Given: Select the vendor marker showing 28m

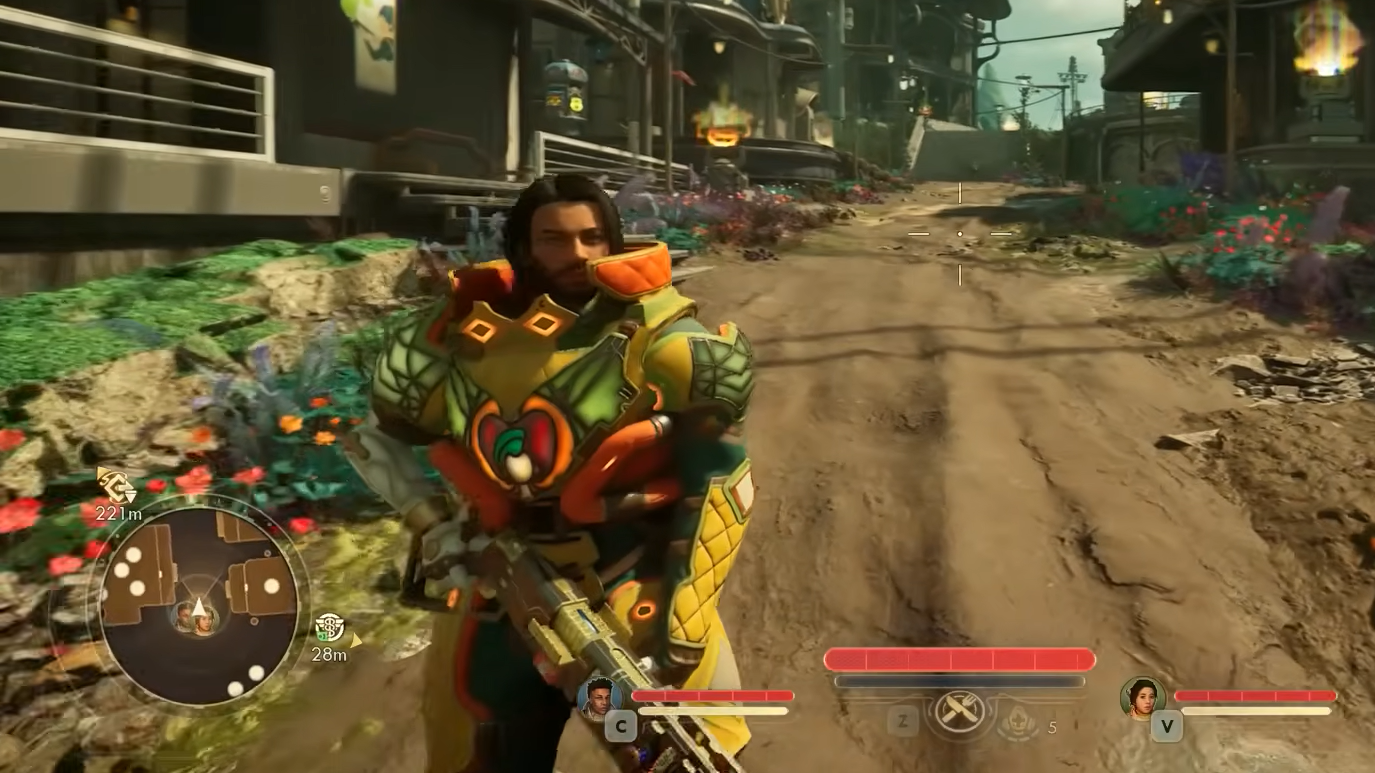Looking at the screenshot, I should pyautogui.click(x=329, y=627).
